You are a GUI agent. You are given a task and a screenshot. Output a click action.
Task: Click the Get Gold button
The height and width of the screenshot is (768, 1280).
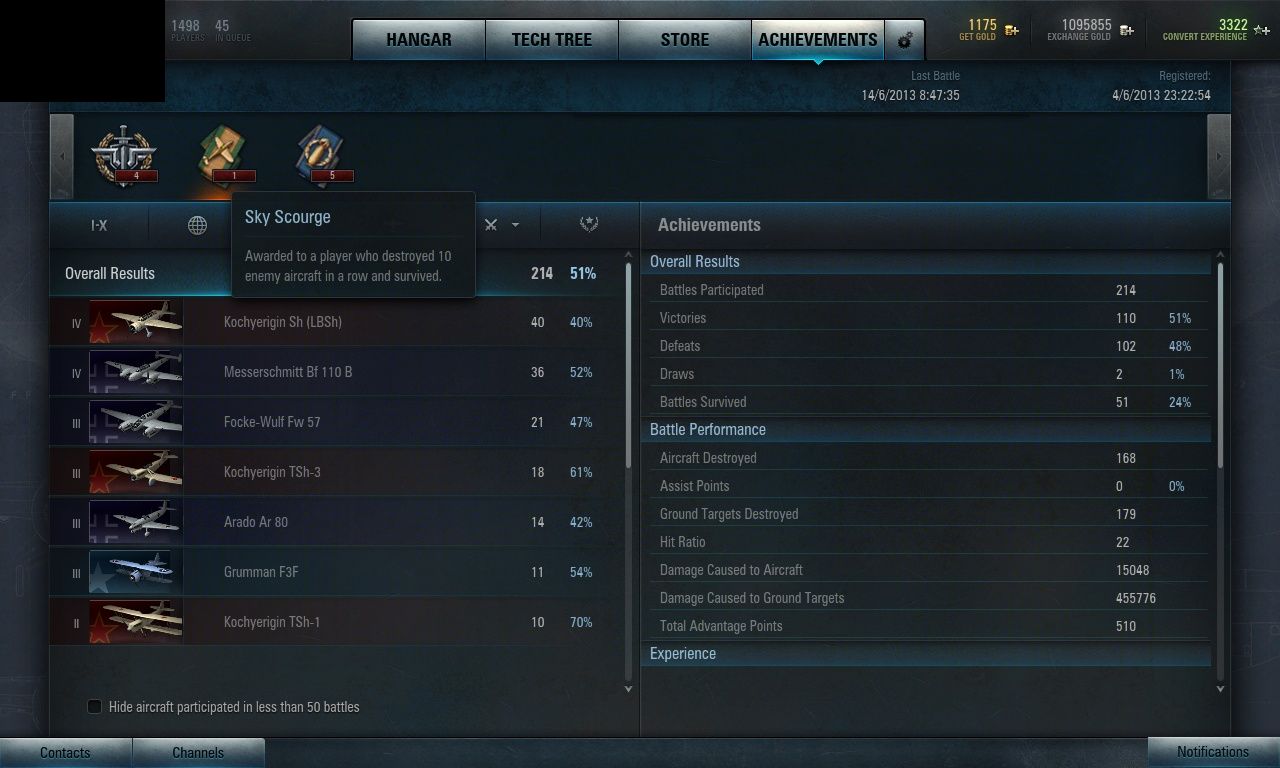(989, 30)
